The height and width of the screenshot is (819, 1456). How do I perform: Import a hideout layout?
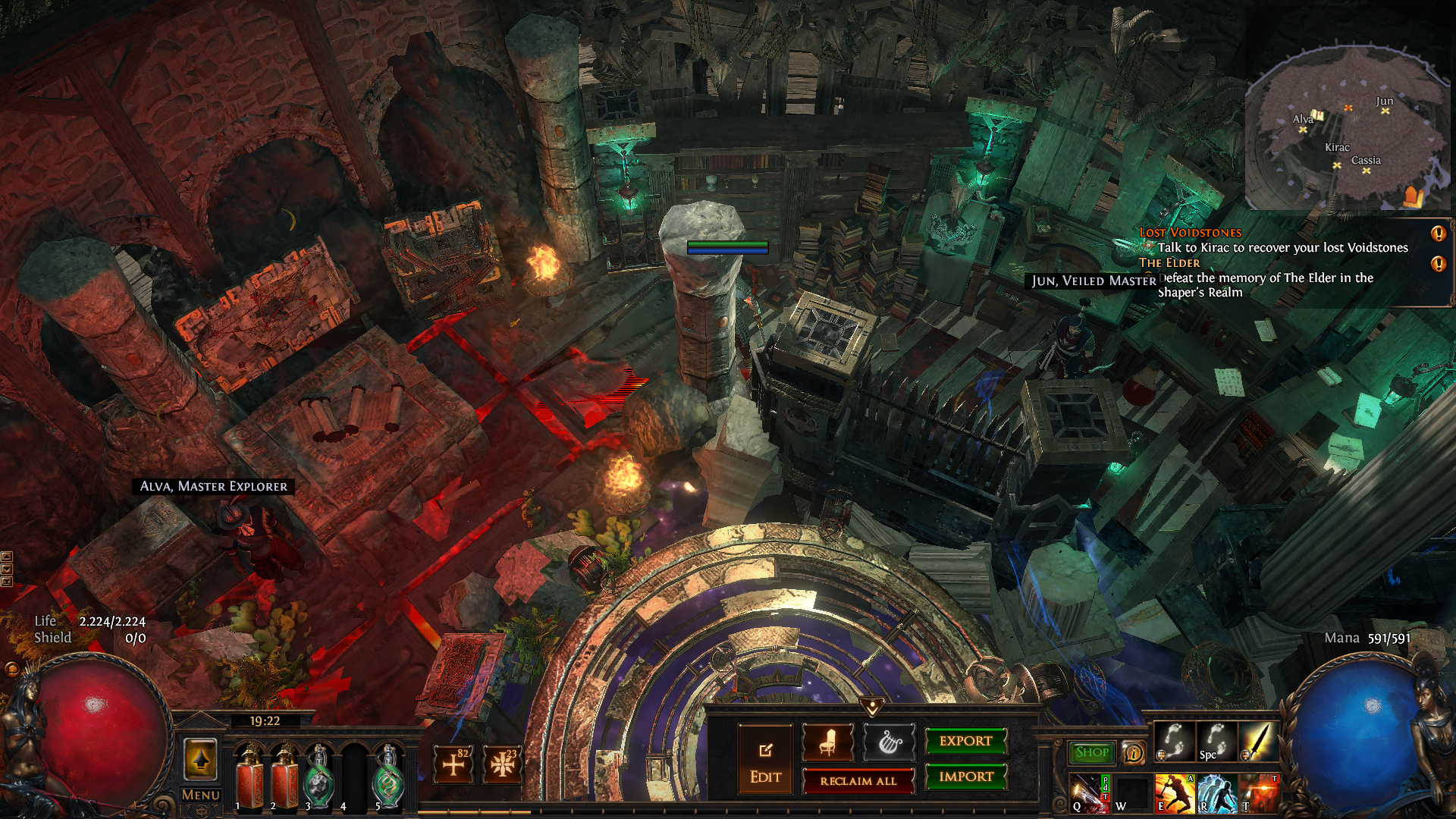point(965,777)
